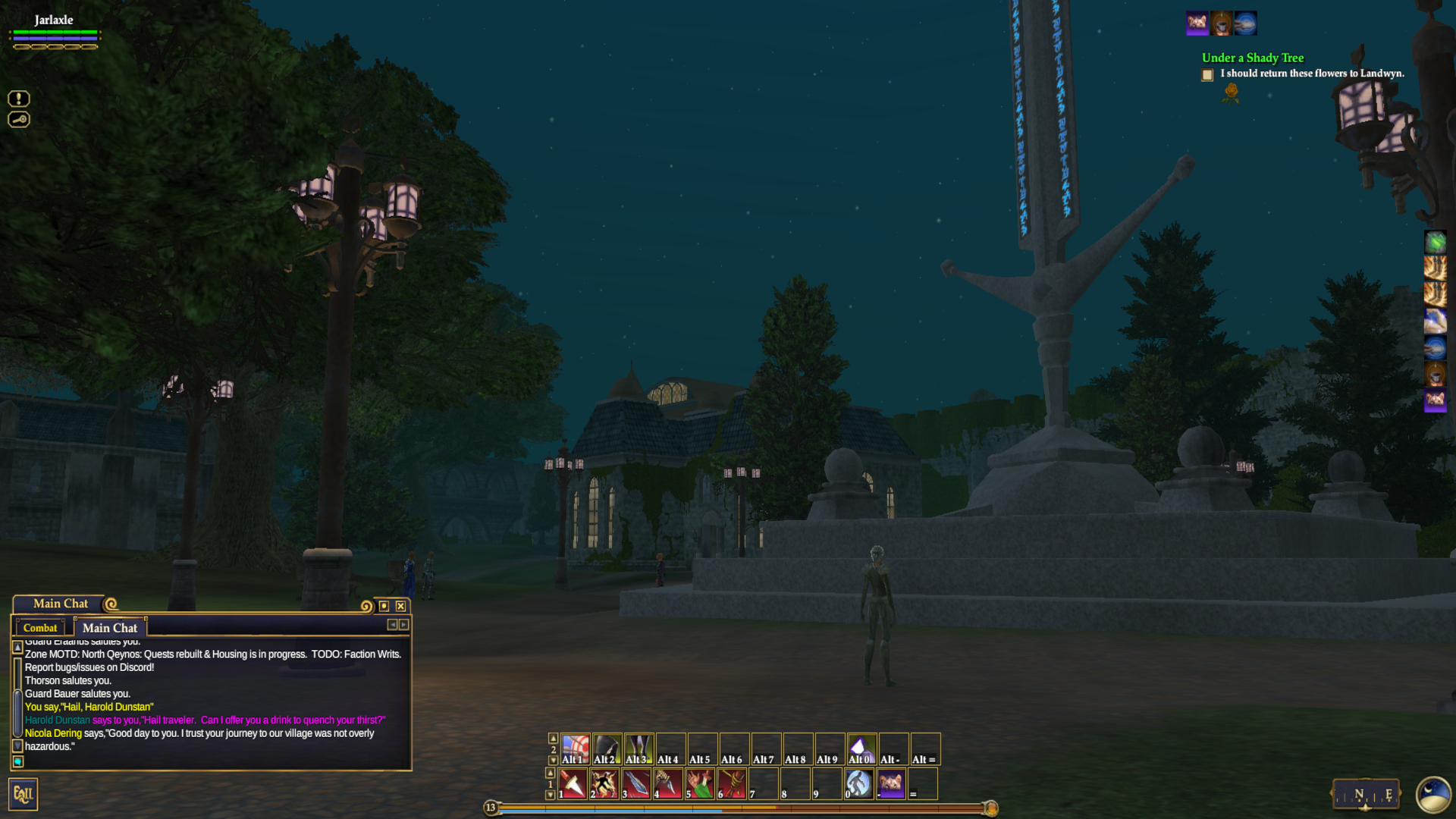Screen dimensions: 1456x819
Task: Use the purple crystal item on Alt 0
Action: point(861,748)
